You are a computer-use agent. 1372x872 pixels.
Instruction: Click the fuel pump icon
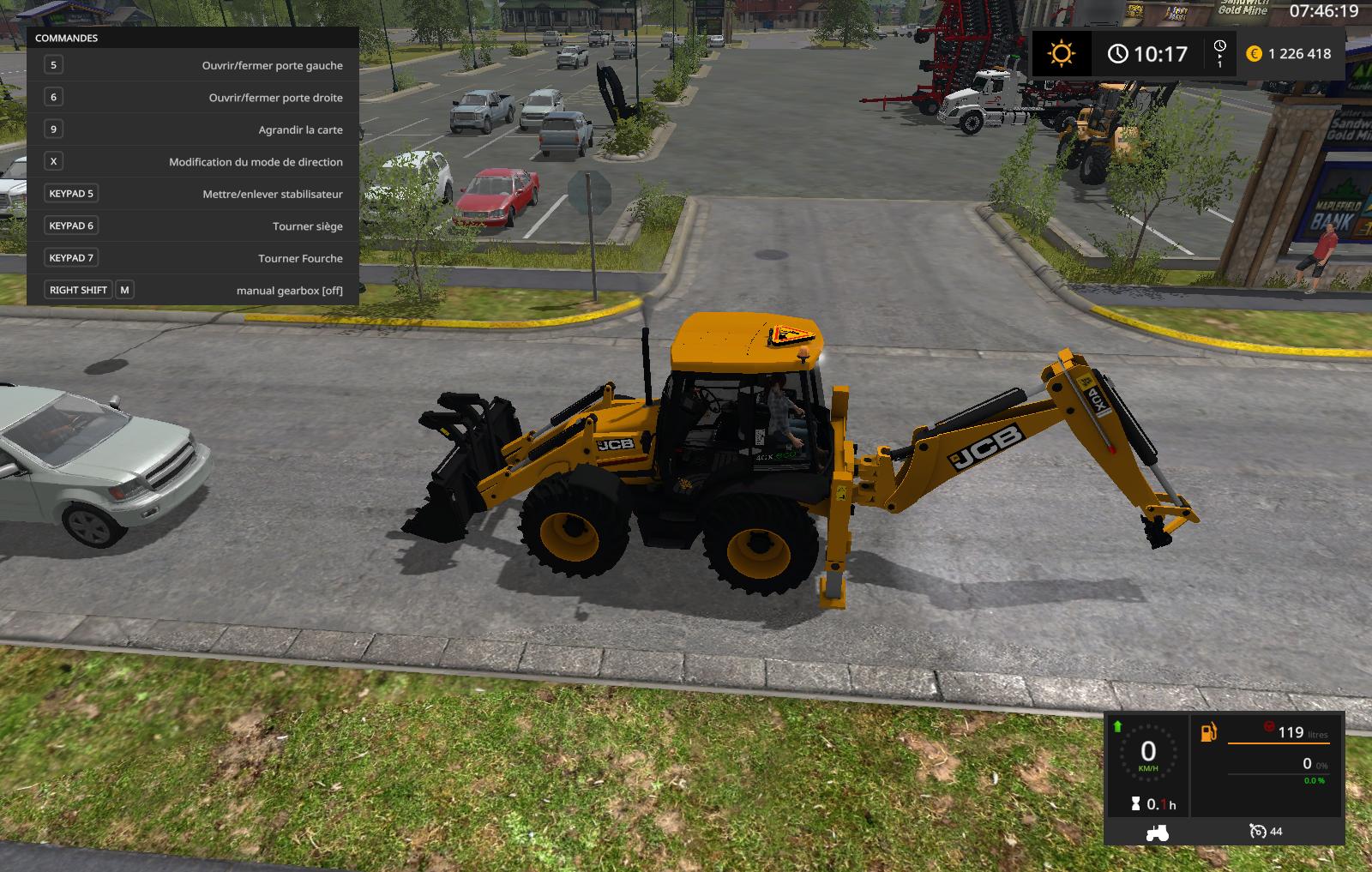point(1208,732)
